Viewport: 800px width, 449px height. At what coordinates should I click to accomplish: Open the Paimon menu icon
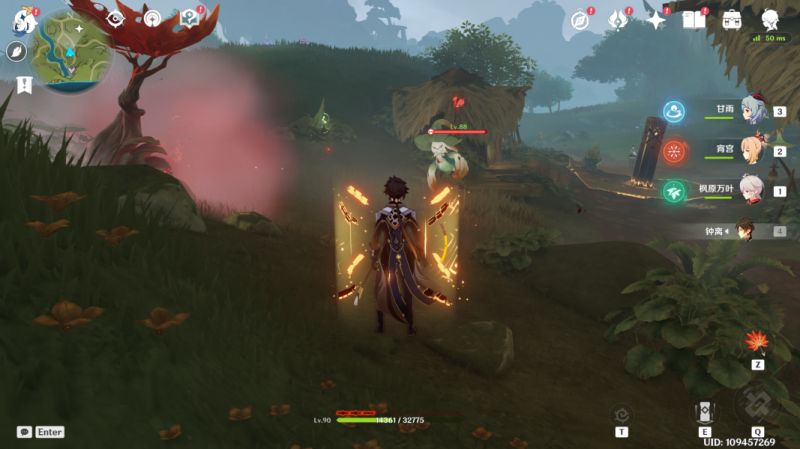coord(22,19)
